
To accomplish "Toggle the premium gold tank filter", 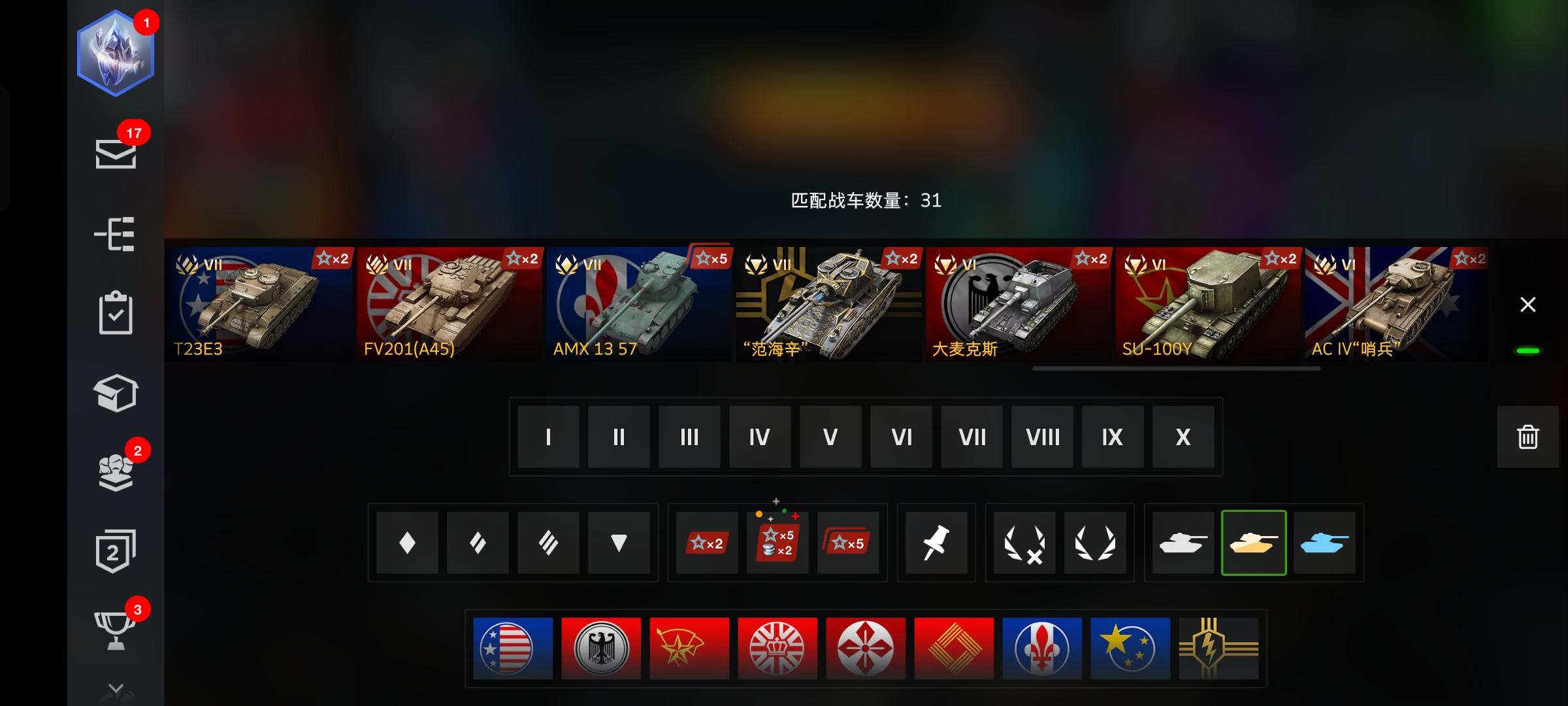I will 1254,543.
